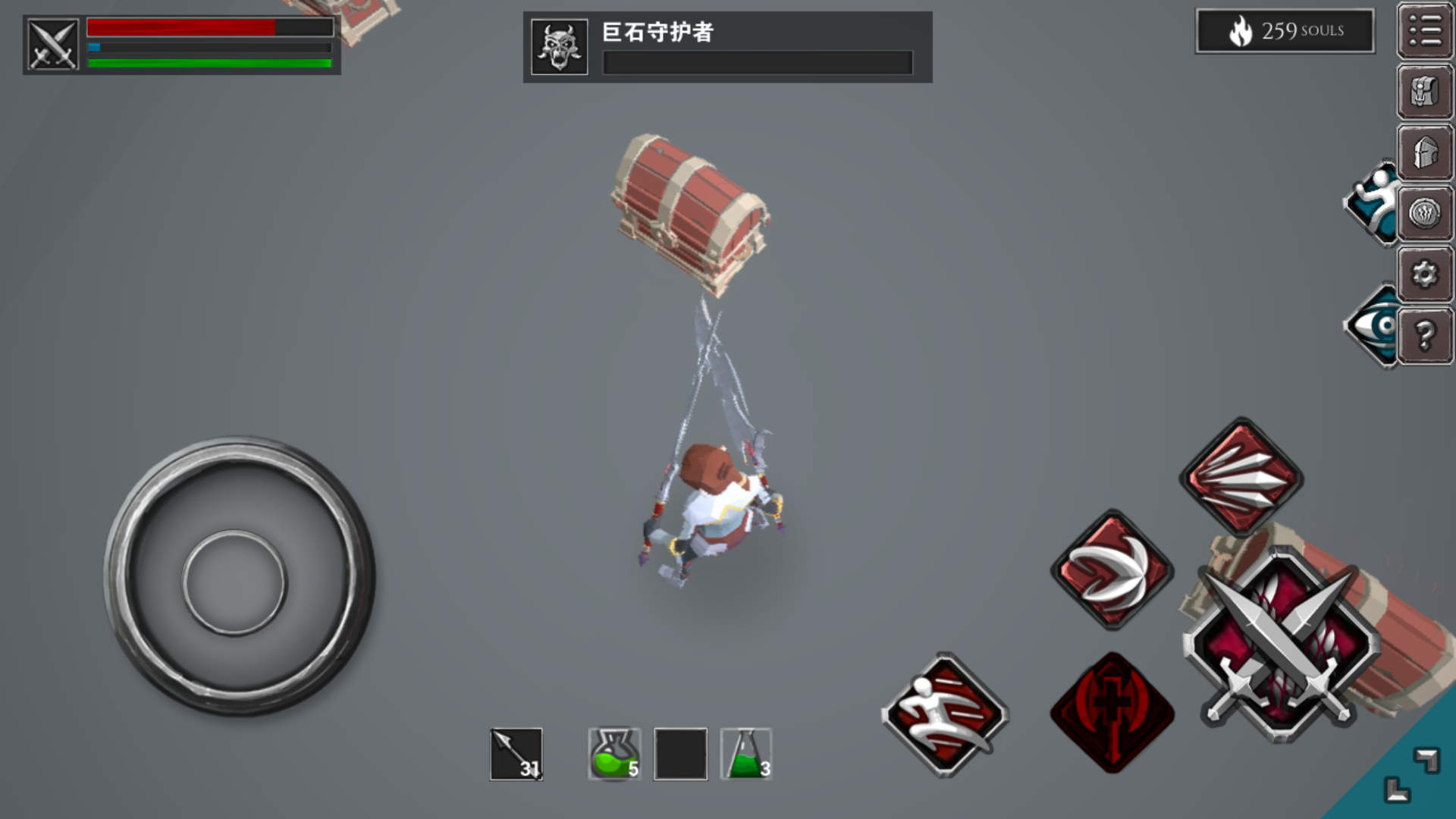
Task: Expand the souls counter display
Action: pyautogui.click(x=1284, y=30)
